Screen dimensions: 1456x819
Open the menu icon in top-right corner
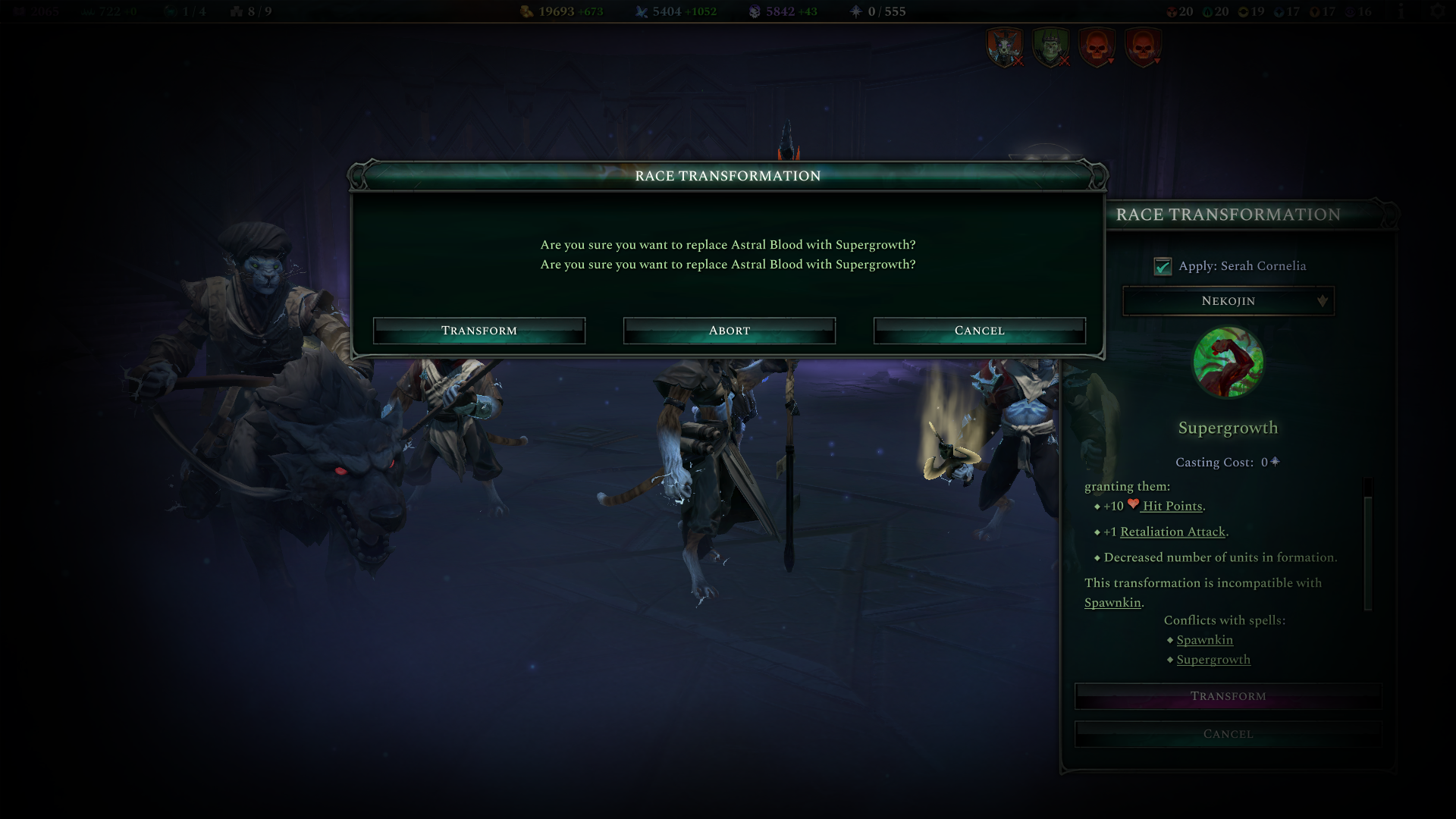1439,11
